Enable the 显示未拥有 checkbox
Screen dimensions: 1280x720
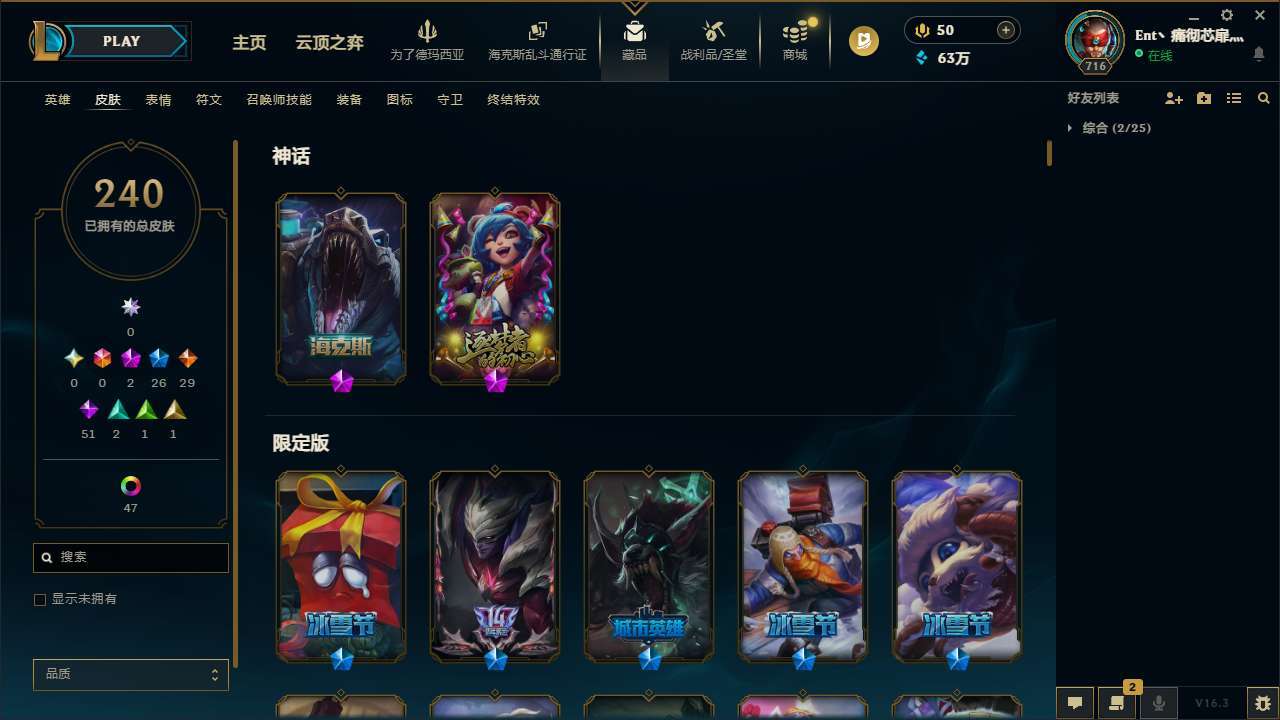click(x=40, y=599)
